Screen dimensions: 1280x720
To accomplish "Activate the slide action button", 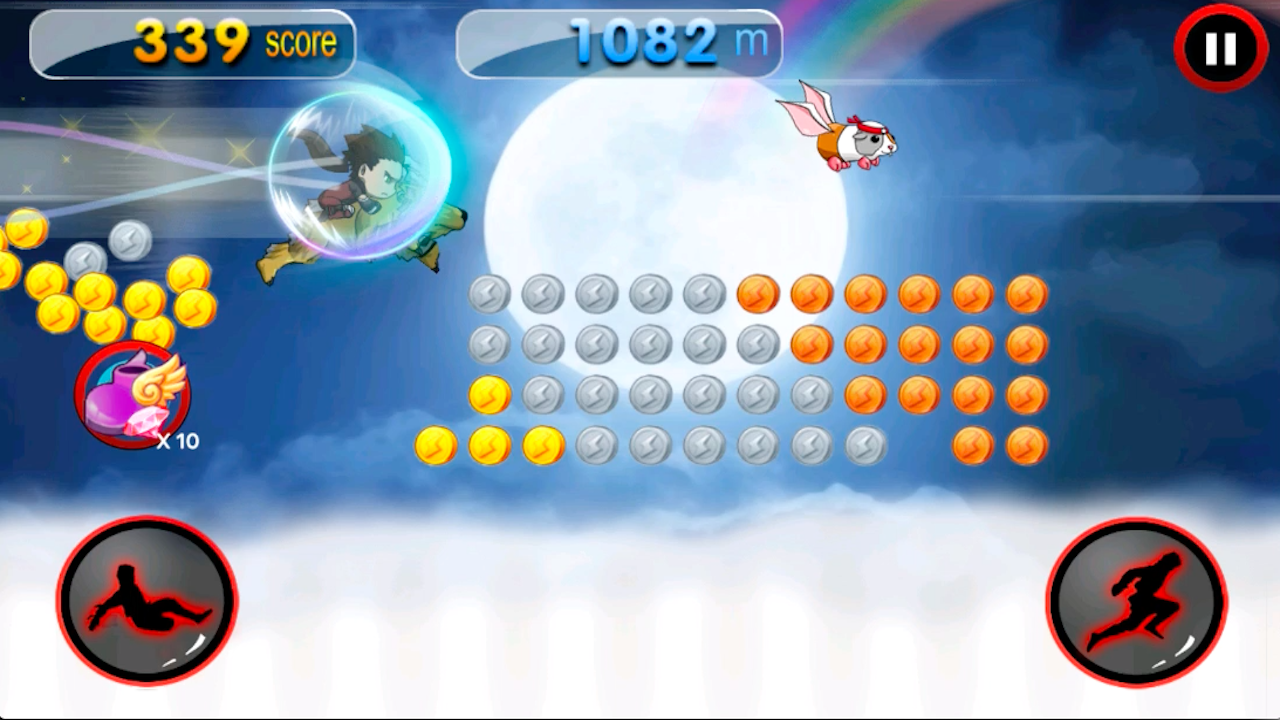I will (148, 600).
